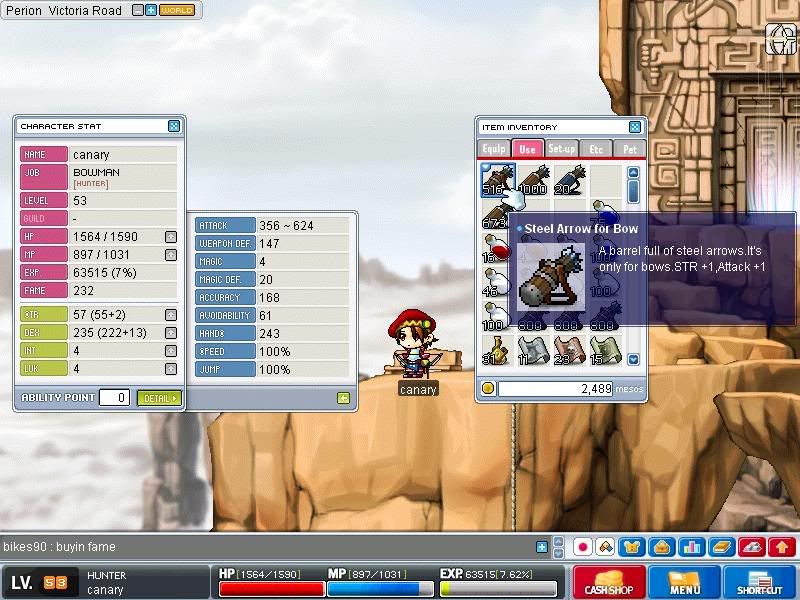Close the Character Stat window

click(174, 126)
